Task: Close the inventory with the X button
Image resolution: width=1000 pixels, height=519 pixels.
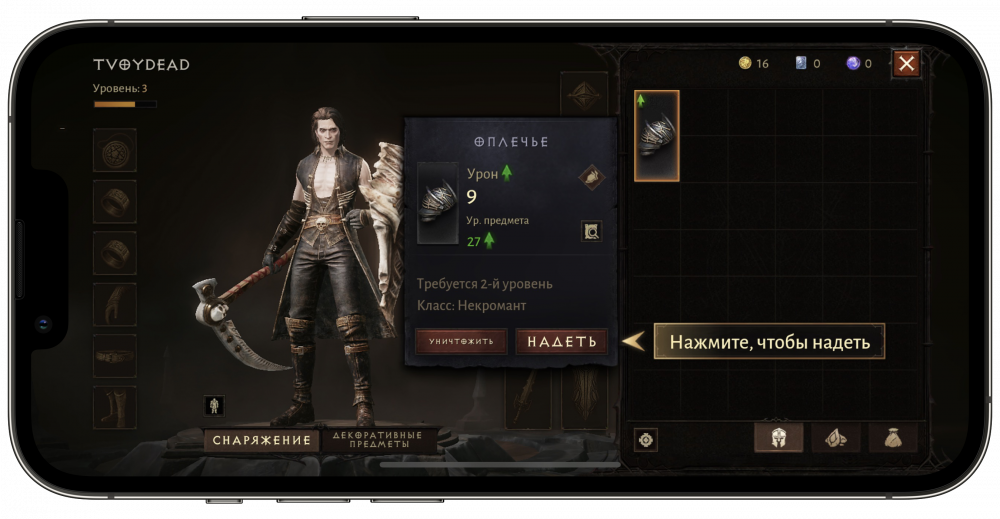Action: pos(906,64)
